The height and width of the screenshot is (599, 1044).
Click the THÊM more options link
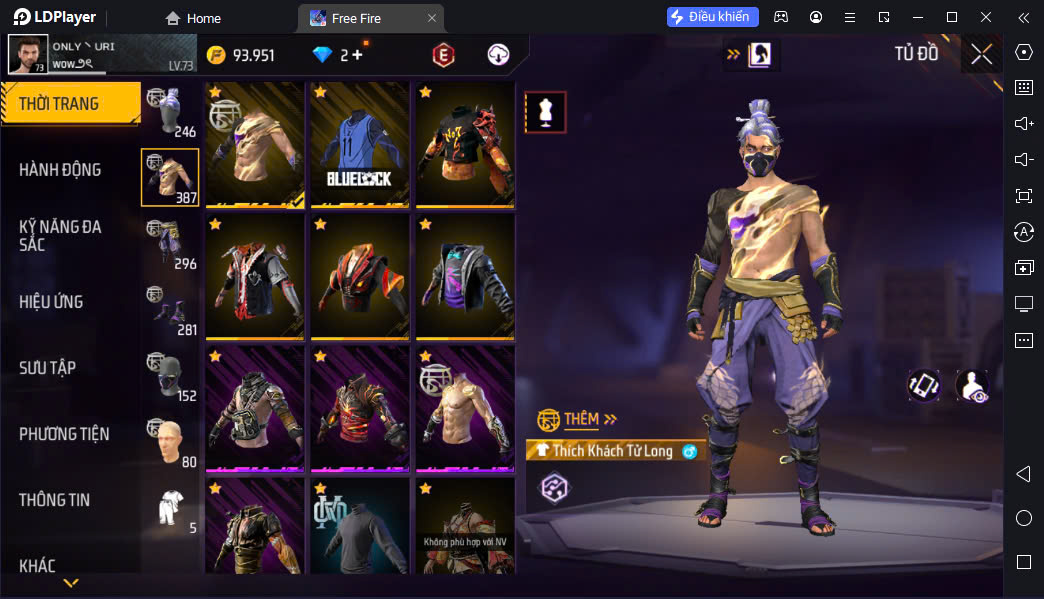tap(578, 419)
